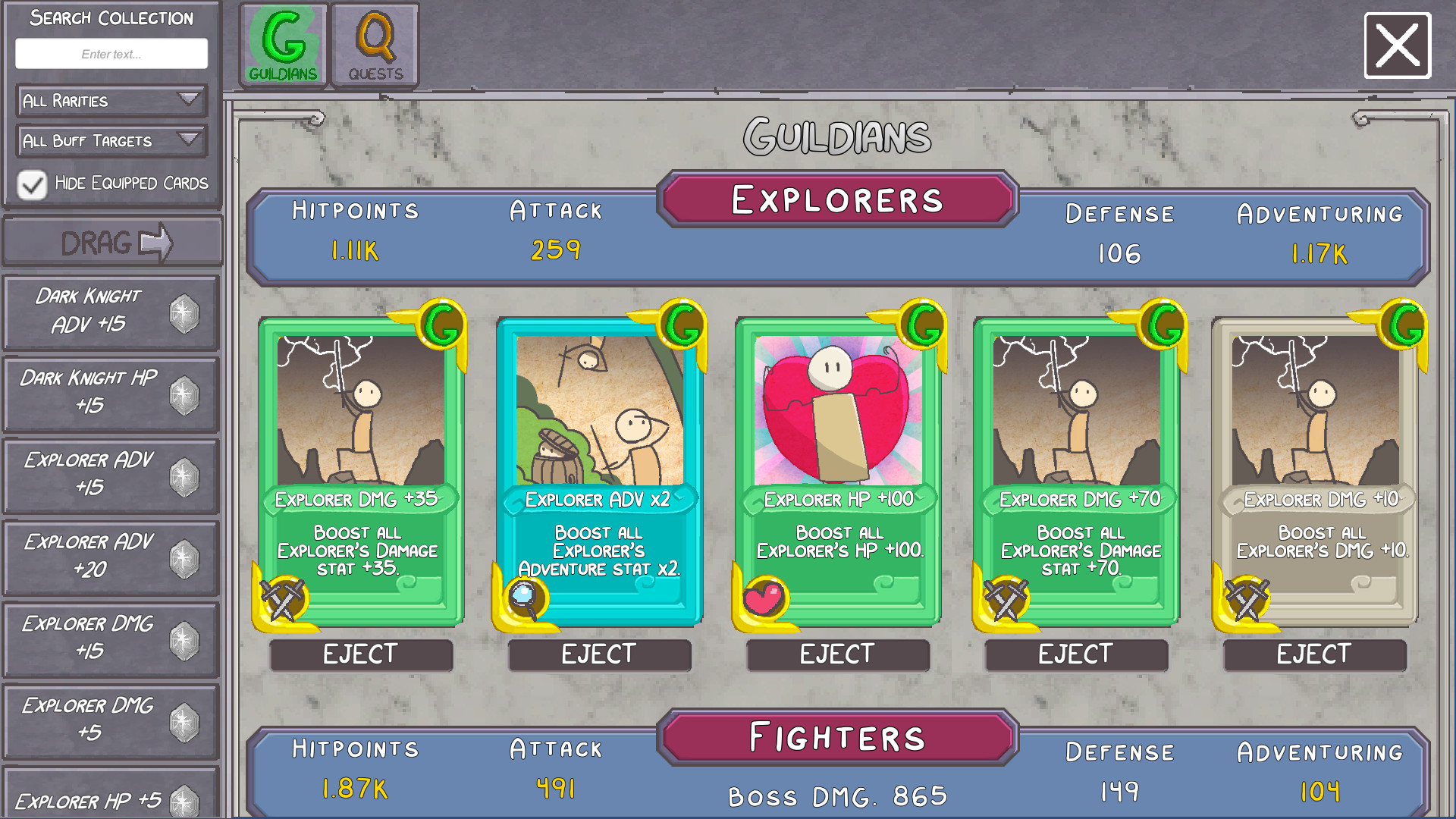Screen dimensions: 1456x819
Task: Click the Search Collection text field
Action: pos(111,53)
